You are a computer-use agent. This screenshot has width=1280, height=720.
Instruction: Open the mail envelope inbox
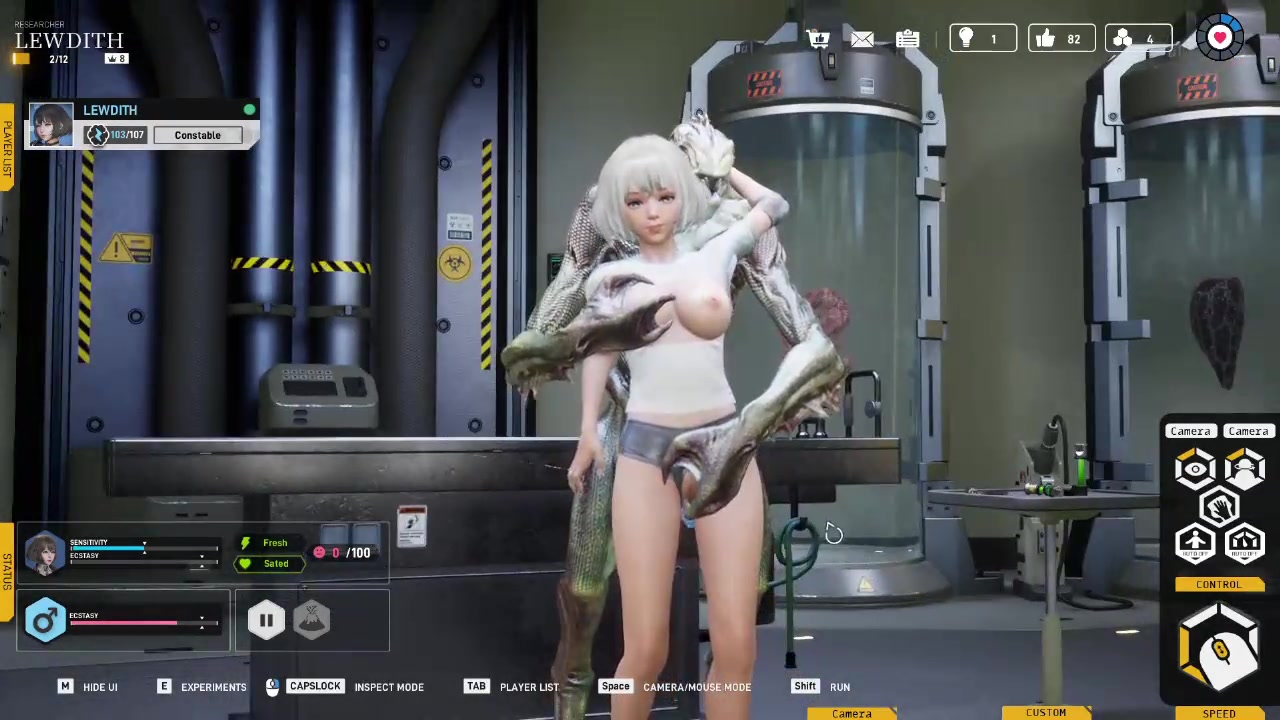tap(862, 39)
